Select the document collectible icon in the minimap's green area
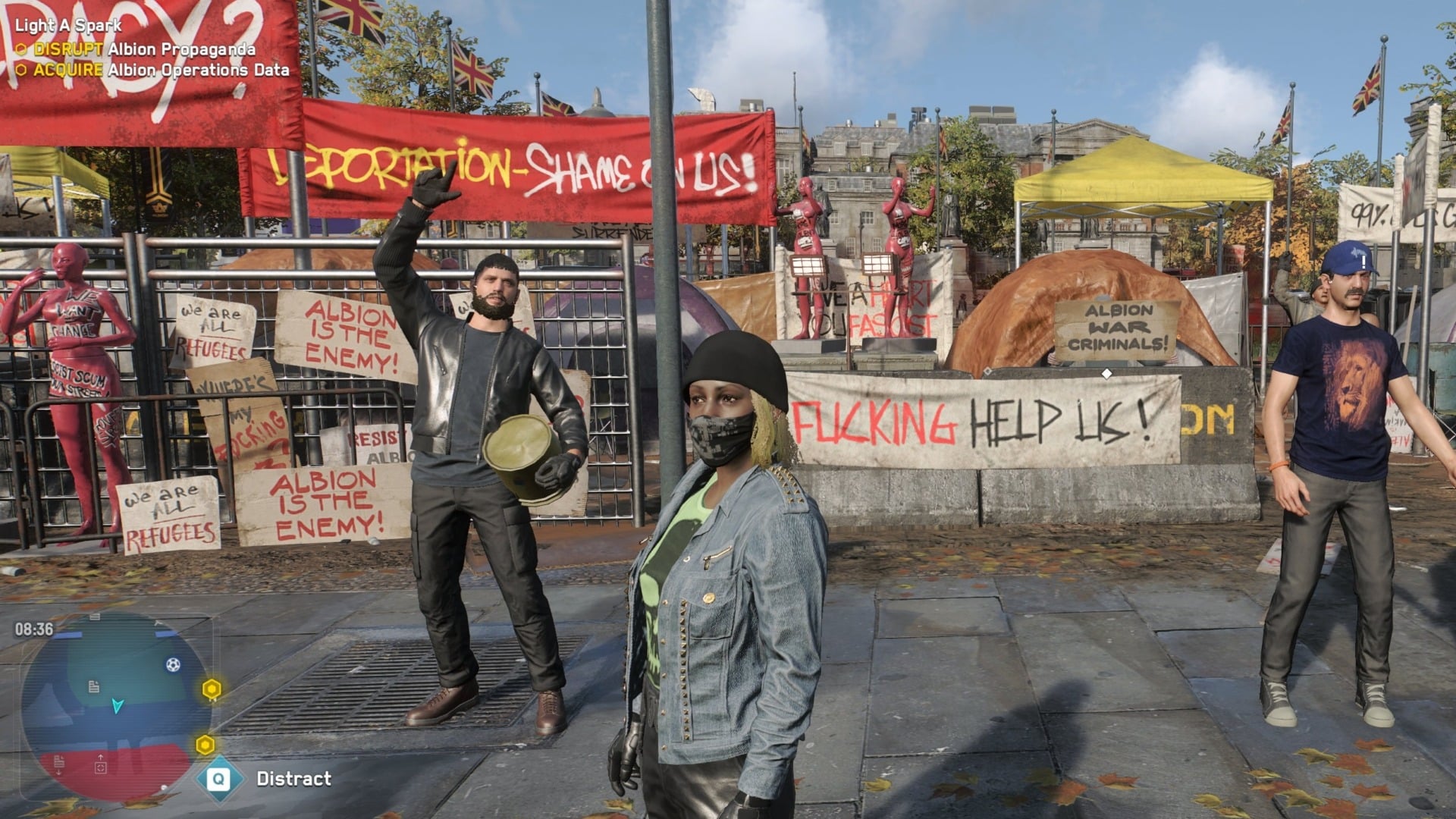This screenshot has height=819, width=1456. (94, 686)
